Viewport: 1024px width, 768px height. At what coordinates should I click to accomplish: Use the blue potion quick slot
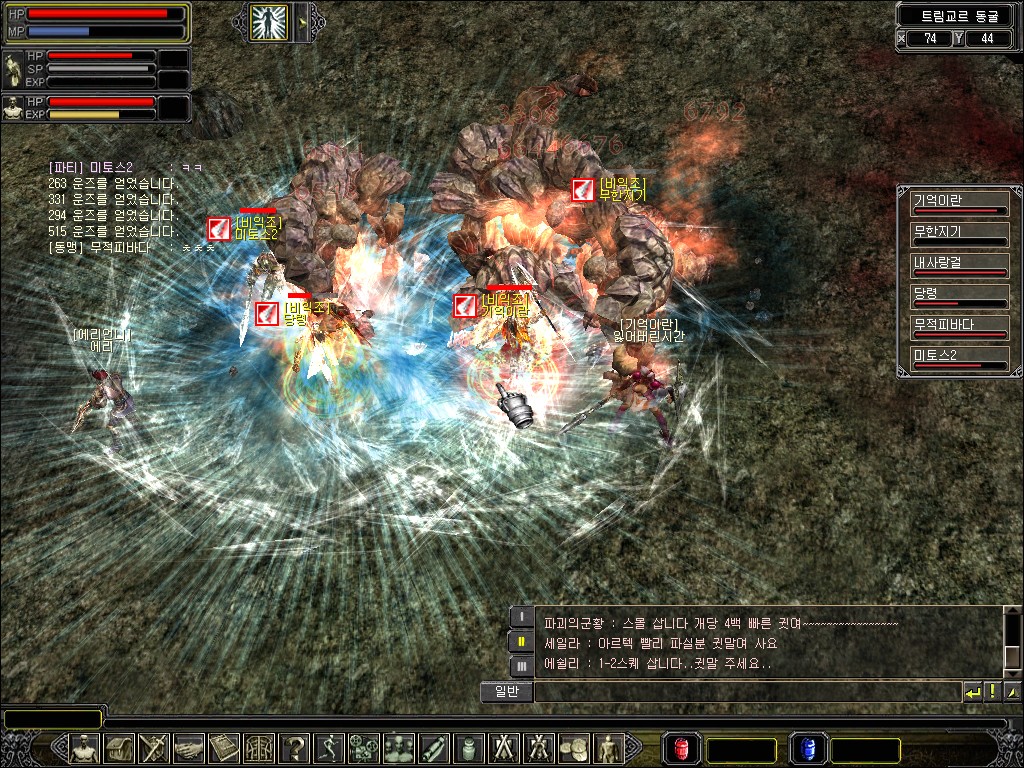(808, 748)
